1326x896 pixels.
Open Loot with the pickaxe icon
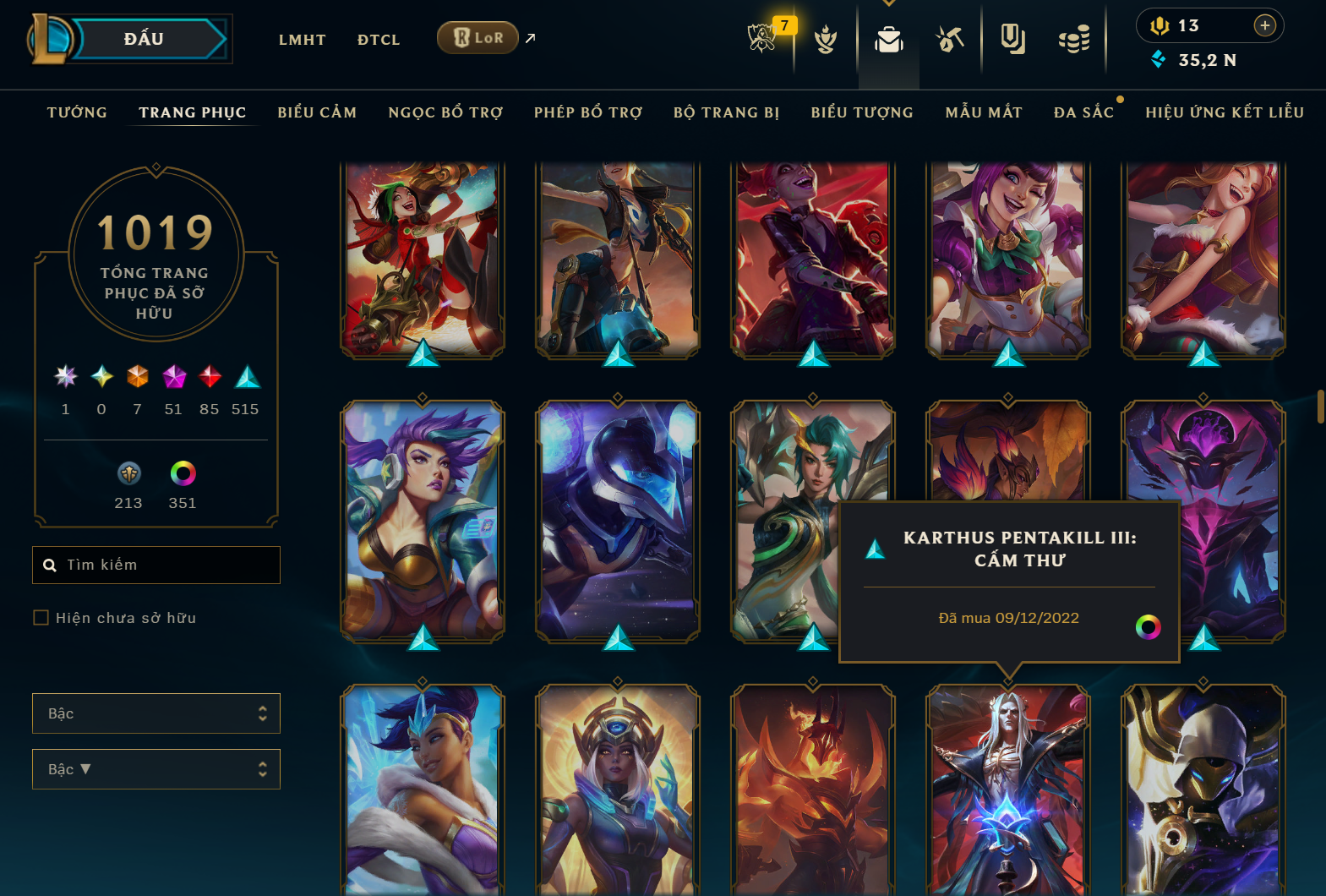coord(950,38)
